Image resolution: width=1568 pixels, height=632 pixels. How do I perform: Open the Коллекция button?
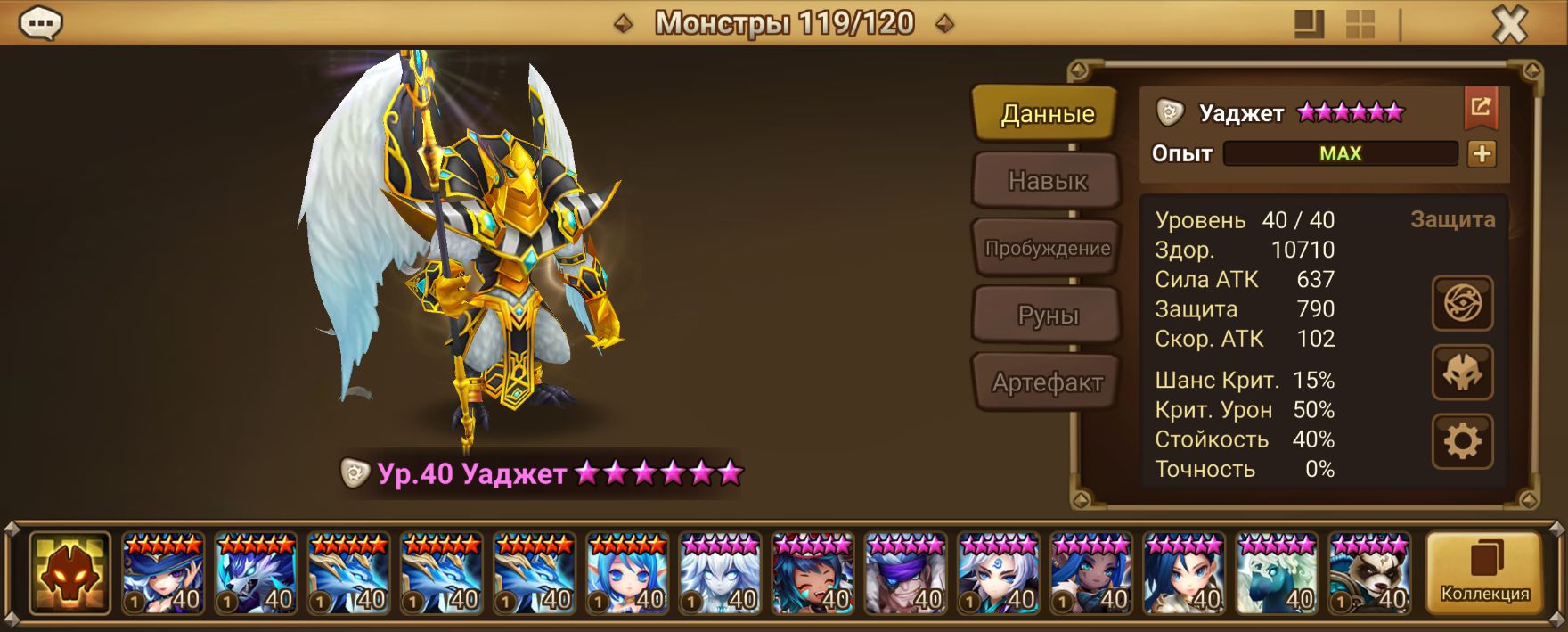pyautogui.click(x=1484, y=573)
